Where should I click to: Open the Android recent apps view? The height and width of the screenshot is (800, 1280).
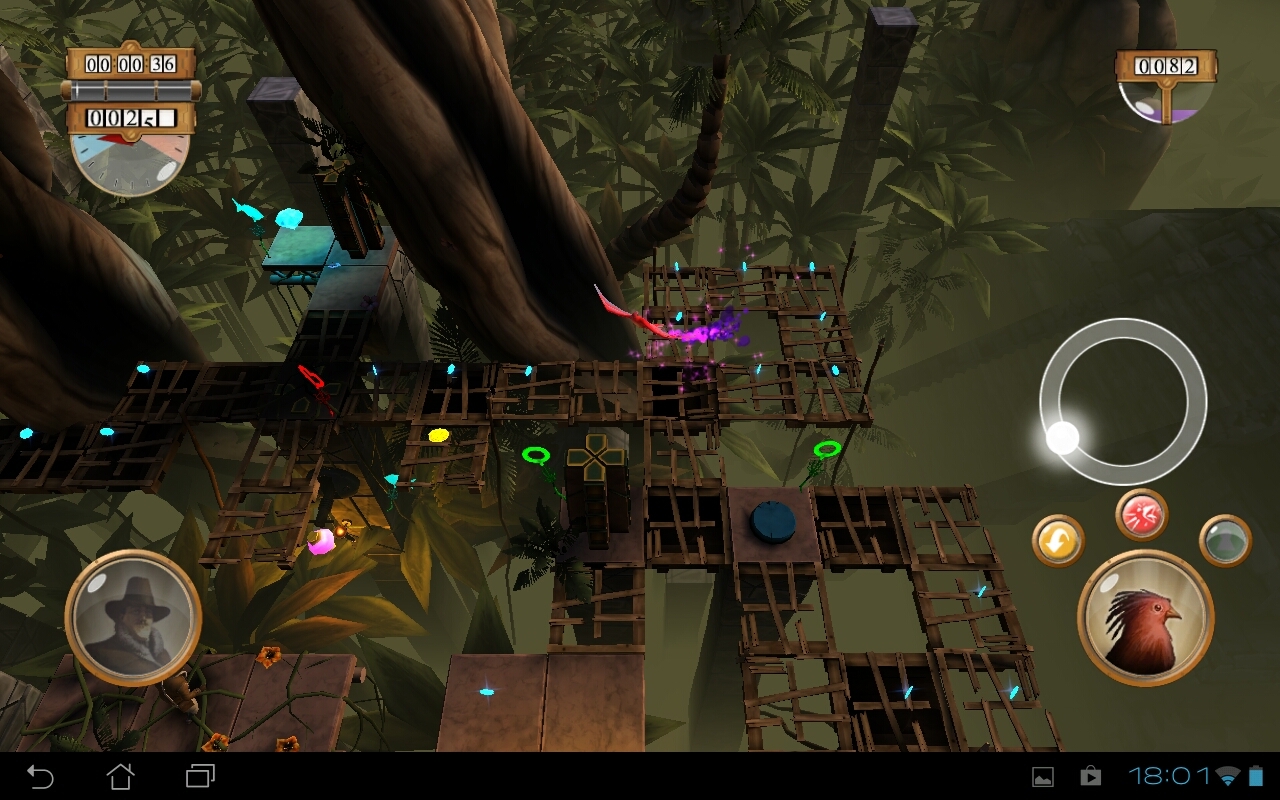[x=200, y=776]
